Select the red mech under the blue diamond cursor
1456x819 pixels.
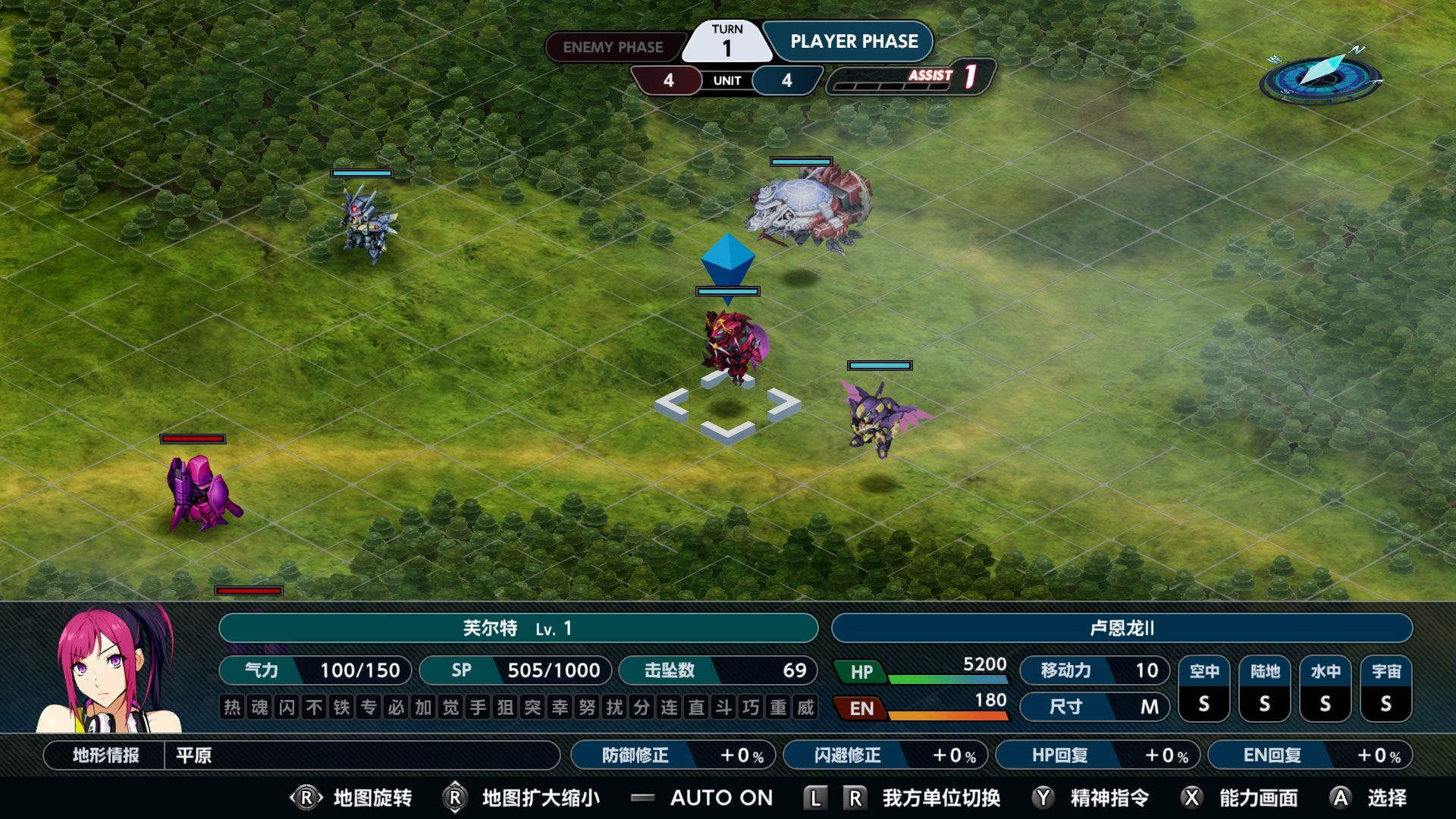733,345
